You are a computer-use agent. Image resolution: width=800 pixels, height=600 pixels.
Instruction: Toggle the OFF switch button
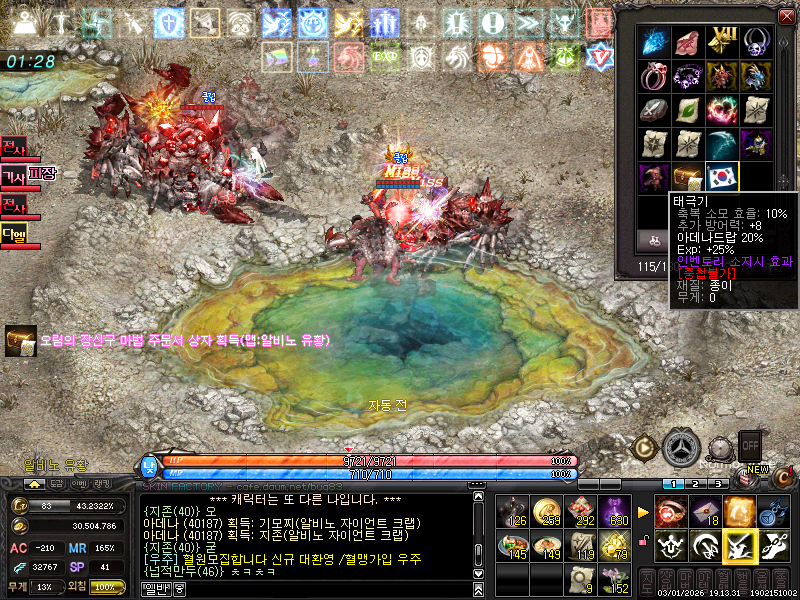(x=750, y=444)
